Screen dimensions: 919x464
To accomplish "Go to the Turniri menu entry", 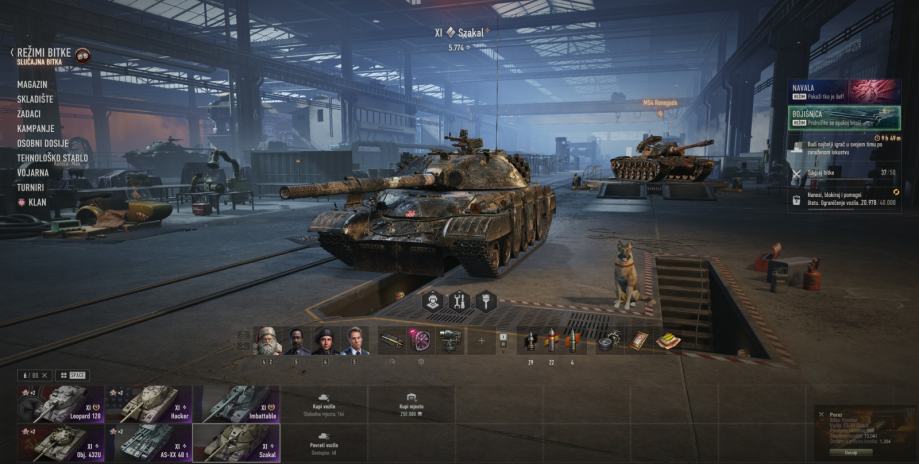I will pyautogui.click(x=31, y=186).
